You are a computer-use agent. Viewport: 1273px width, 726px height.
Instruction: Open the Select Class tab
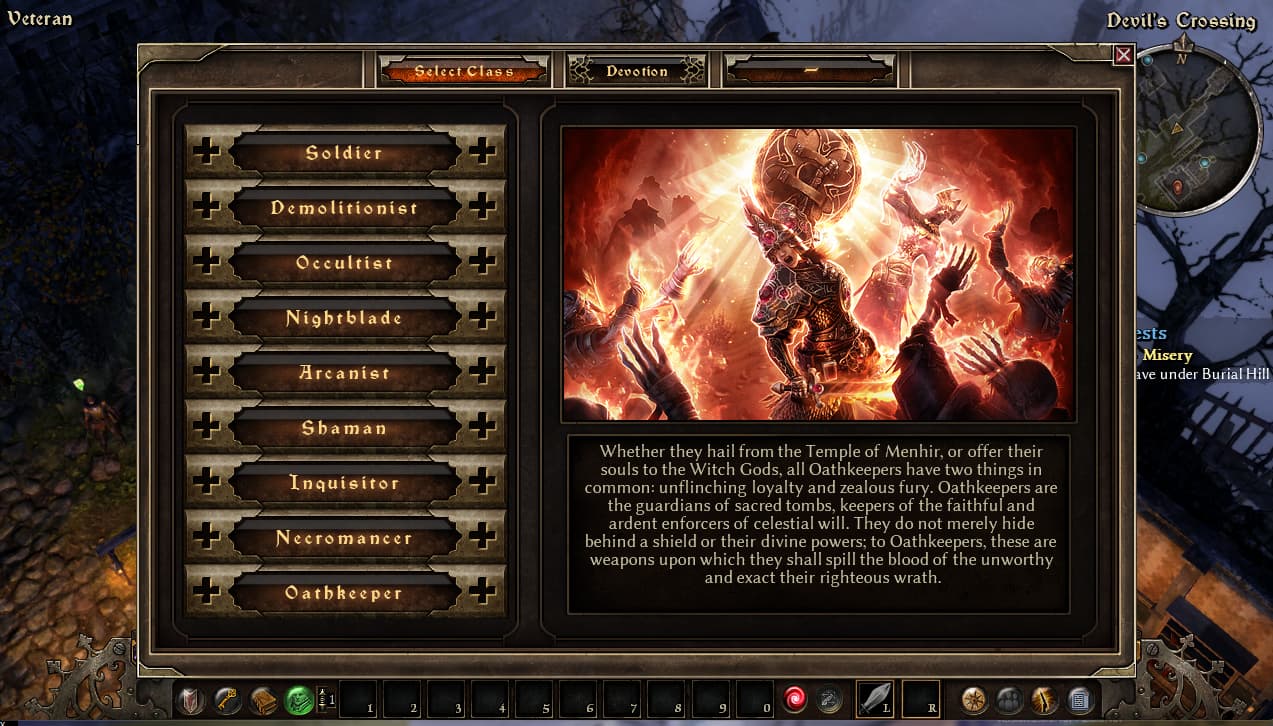pyautogui.click(x=464, y=71)
